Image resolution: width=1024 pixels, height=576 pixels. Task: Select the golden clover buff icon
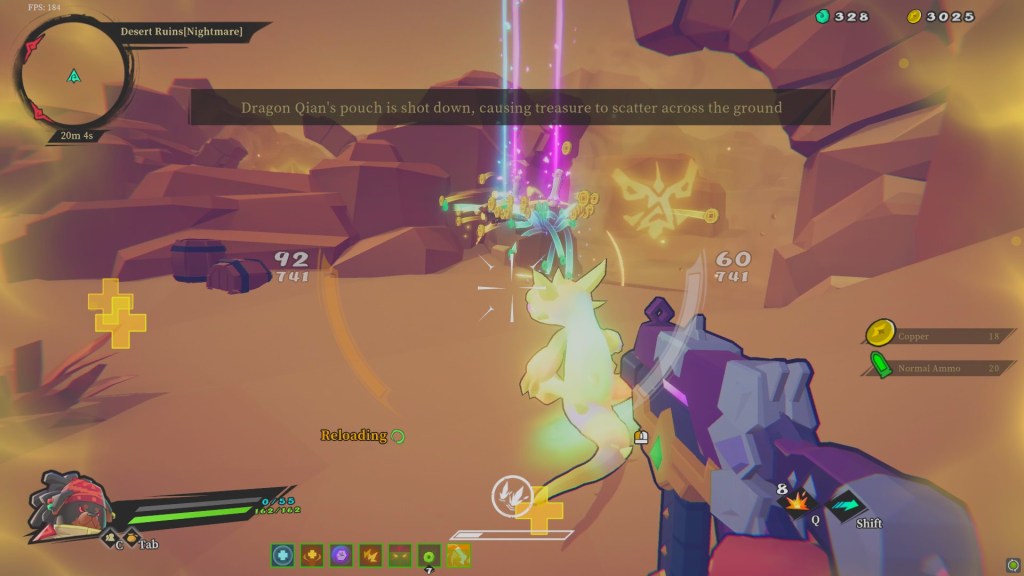point(312,555)
